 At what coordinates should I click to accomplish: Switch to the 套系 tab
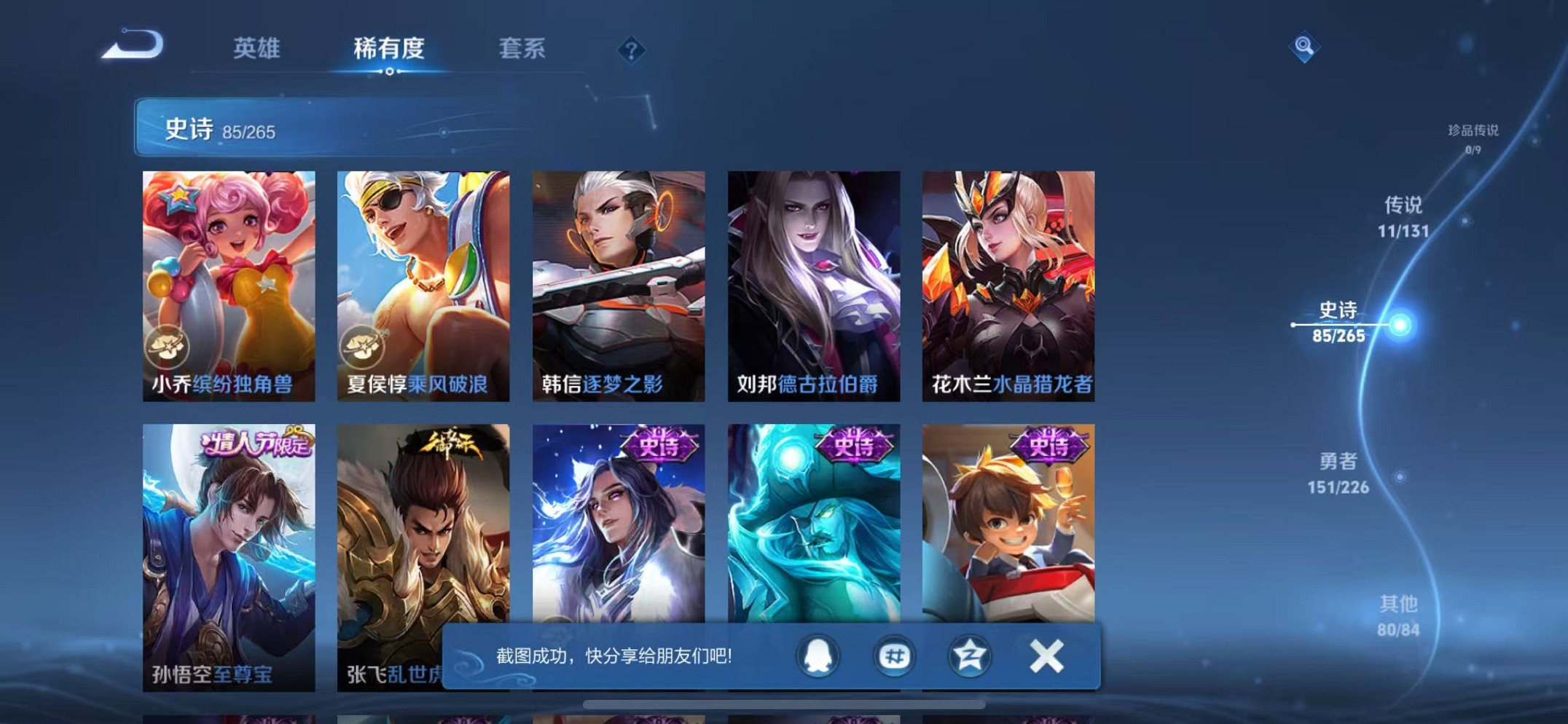click(x=522, y=49)
